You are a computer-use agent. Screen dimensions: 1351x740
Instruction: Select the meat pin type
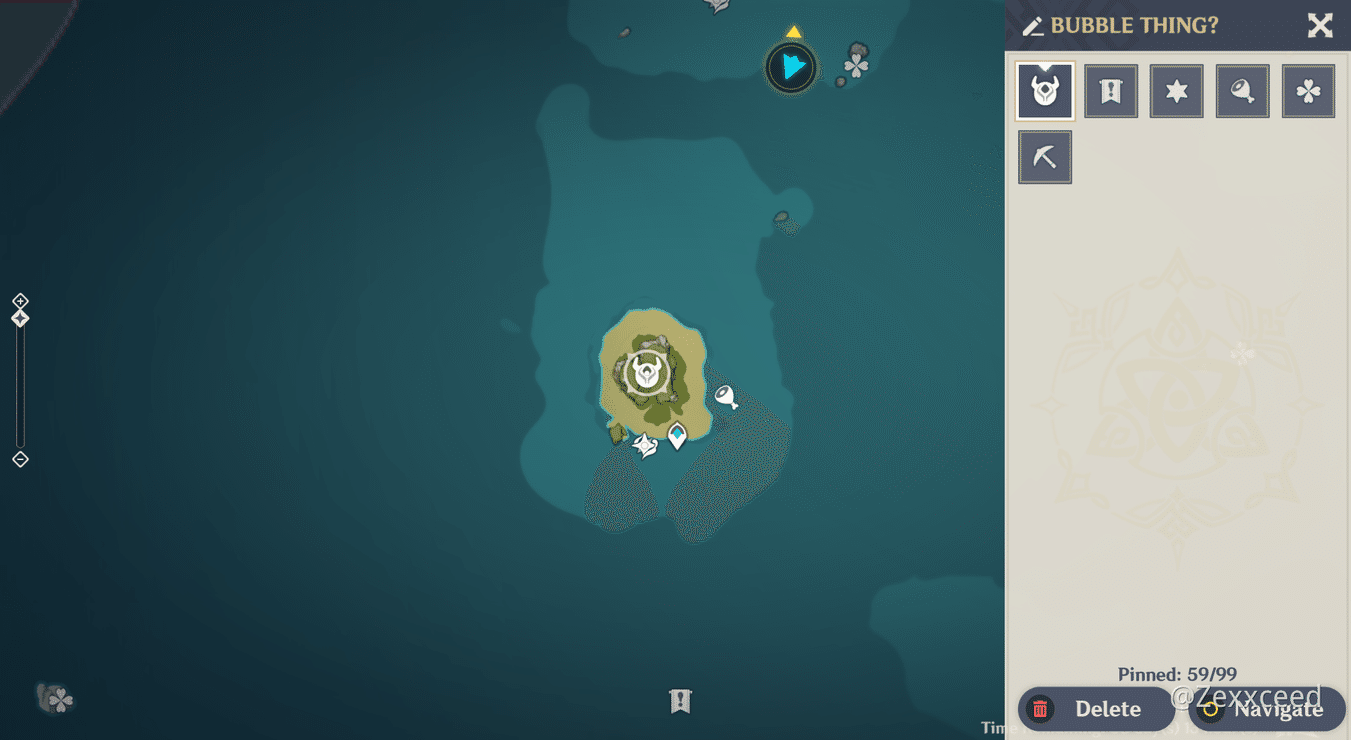(1242, 90)
